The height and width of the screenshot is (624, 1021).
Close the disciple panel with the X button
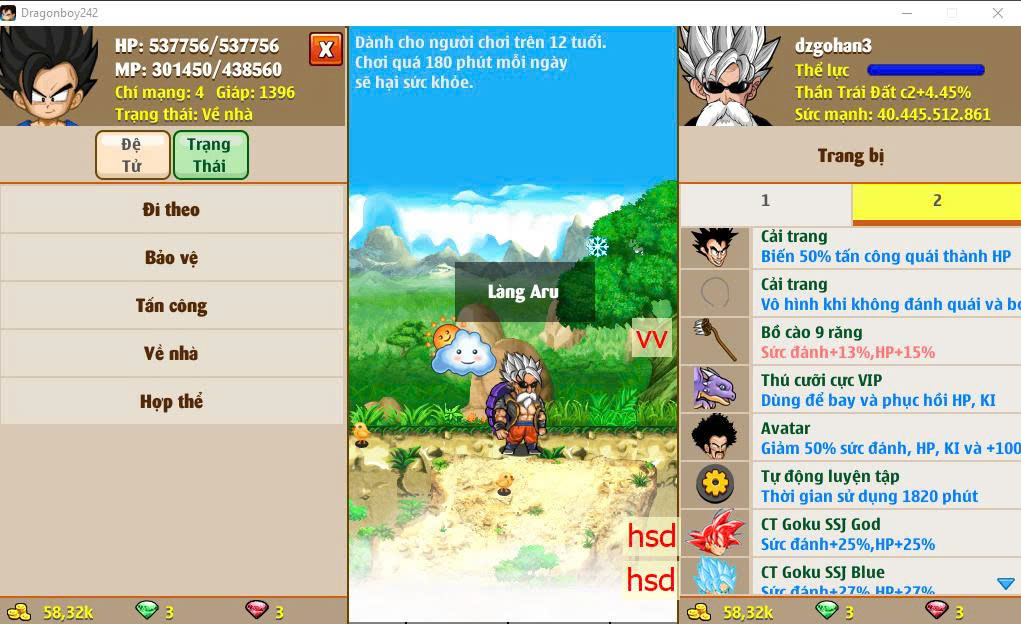point(326,49)
